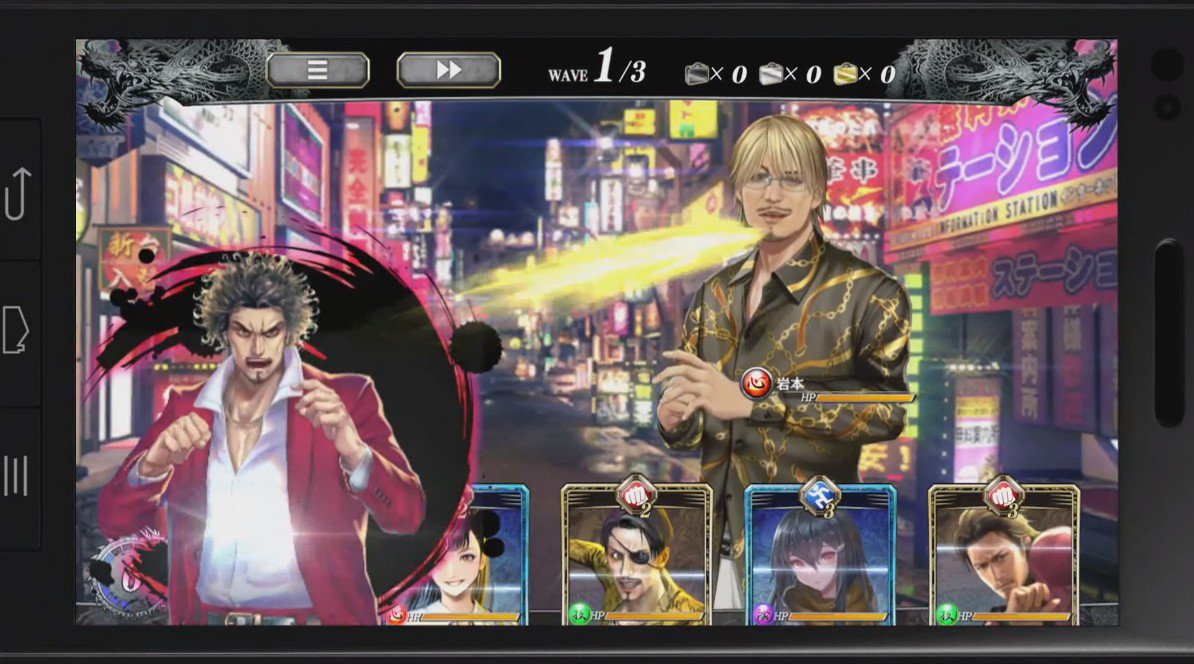Image resolution: width=1194 pixels, height=664 pixels.
Task: Select the eyepatch man character card
Action: [x=636, y=556]
